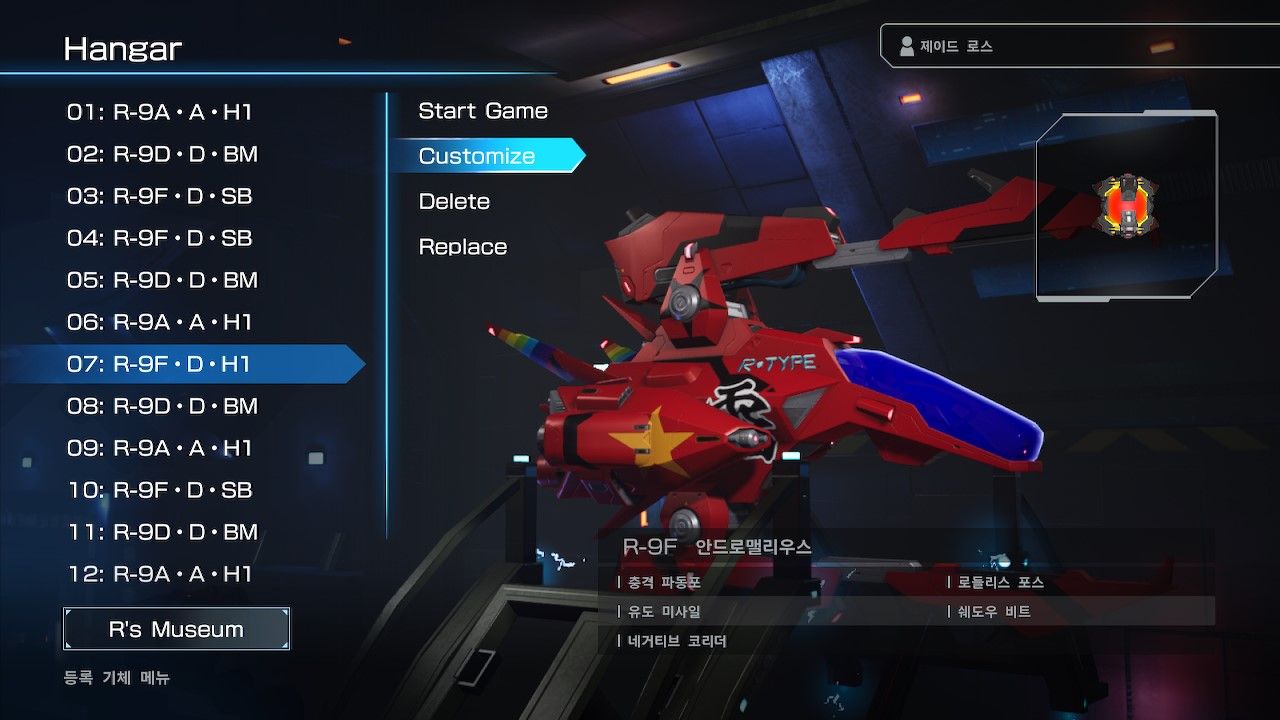The image size is (1280, 720).
Task: Select hangar slot 01: R-9A·A·H1
Action: pyautogui.click(x=160, y=112)
